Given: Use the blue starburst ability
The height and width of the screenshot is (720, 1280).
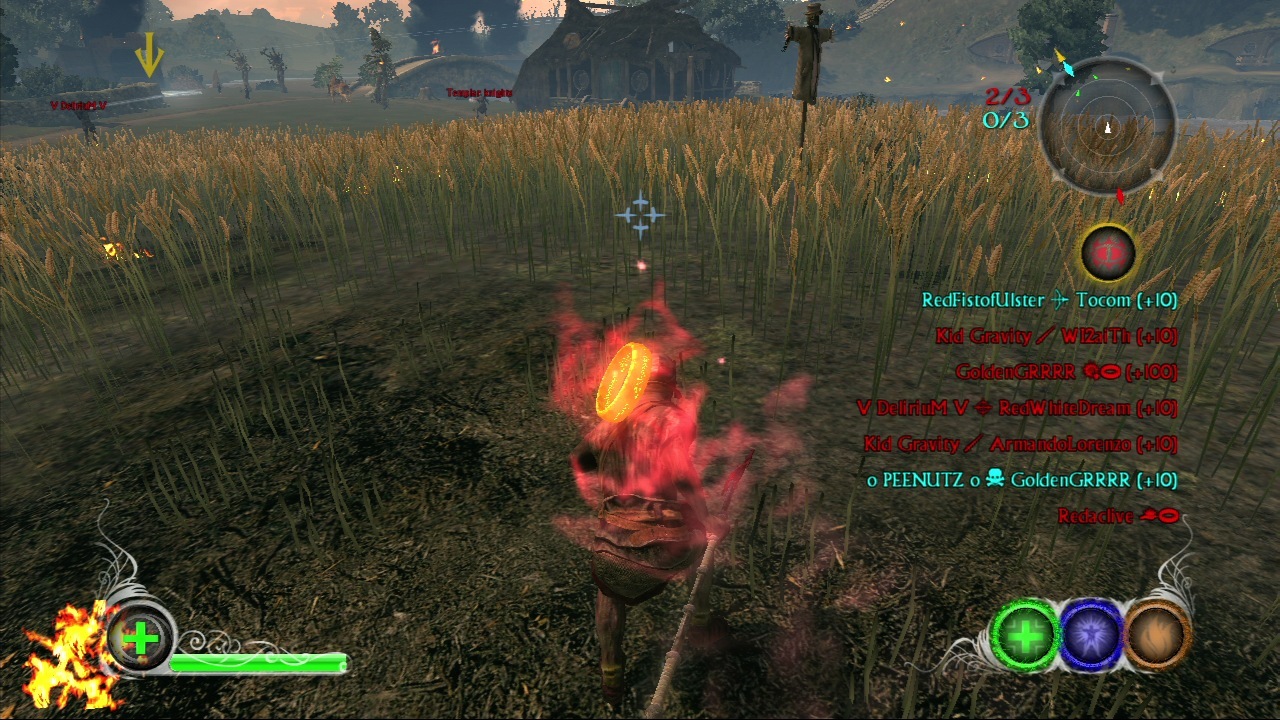Looking at the screenshot, I should pos(1092,634).
